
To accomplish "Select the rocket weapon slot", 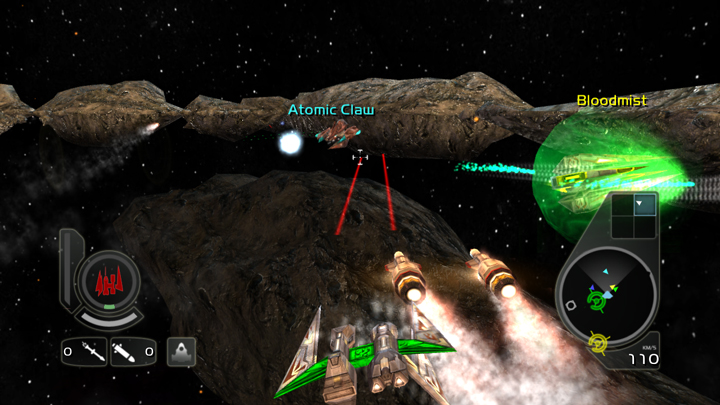I will pos(133,351).
